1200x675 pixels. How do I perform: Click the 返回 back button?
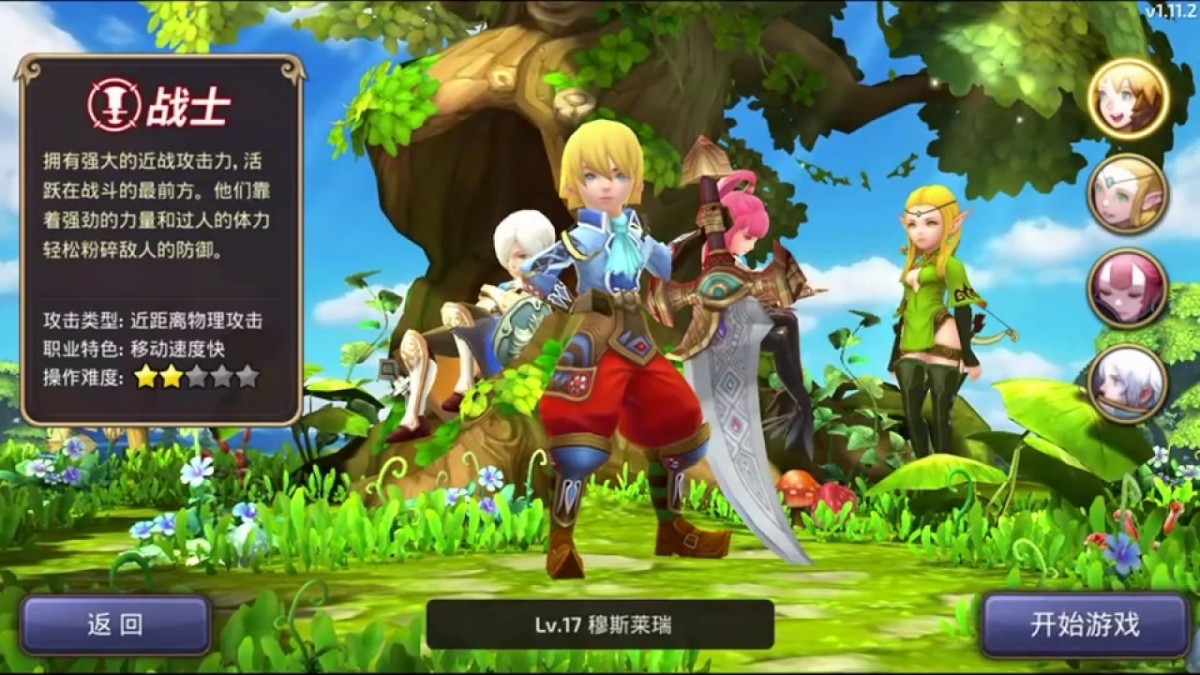pyautogui.click(x=115, y=625)
